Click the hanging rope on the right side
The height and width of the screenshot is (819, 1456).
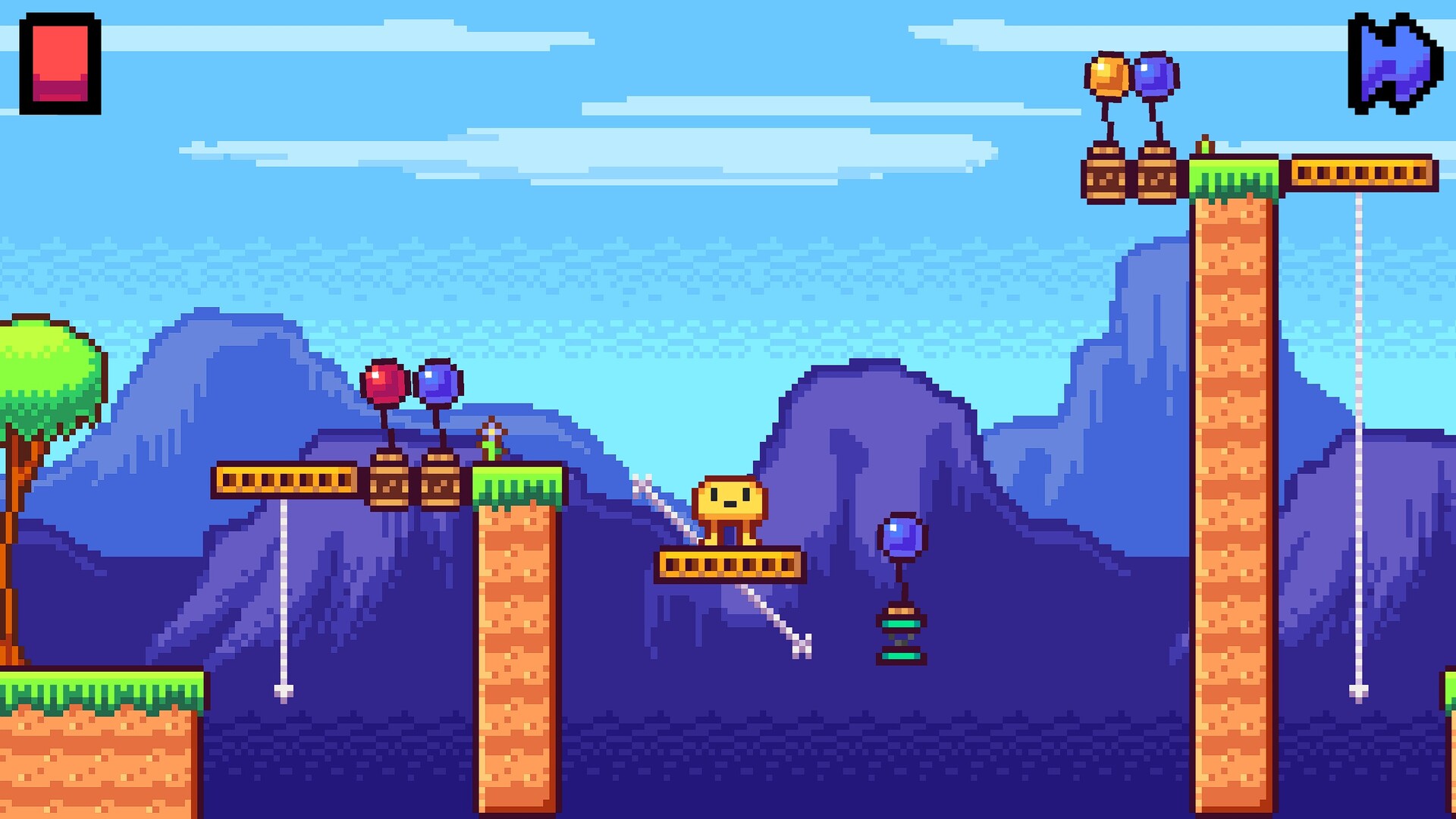1360,455
